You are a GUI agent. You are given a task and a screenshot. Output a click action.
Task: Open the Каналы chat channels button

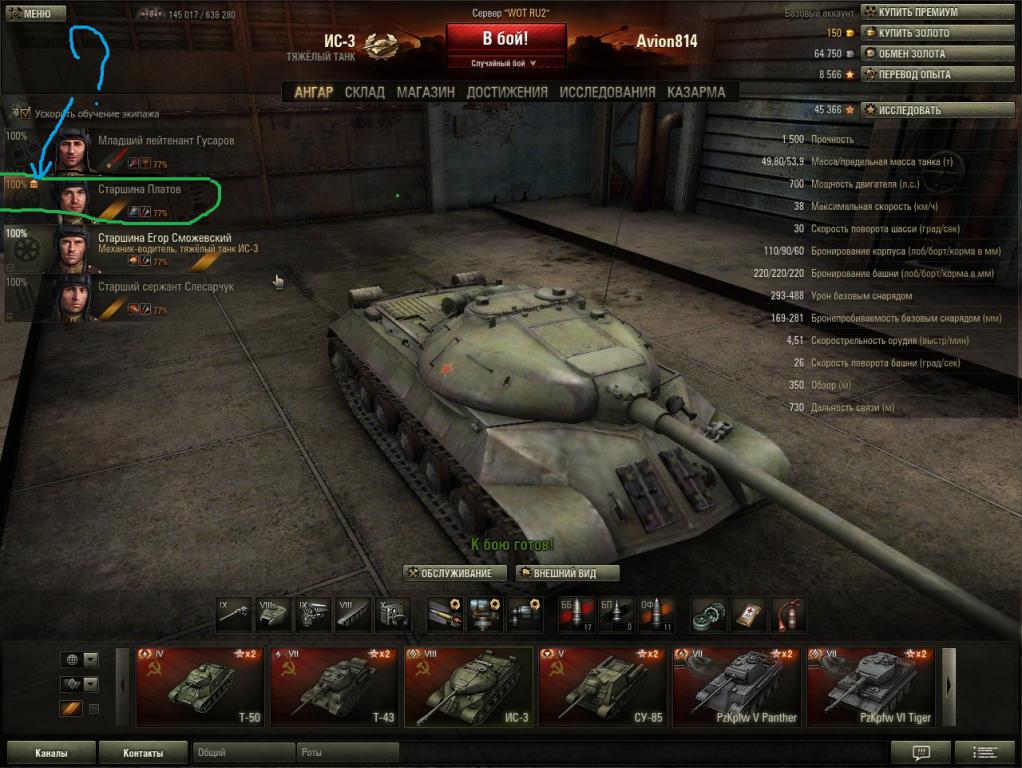click(51, 753)
